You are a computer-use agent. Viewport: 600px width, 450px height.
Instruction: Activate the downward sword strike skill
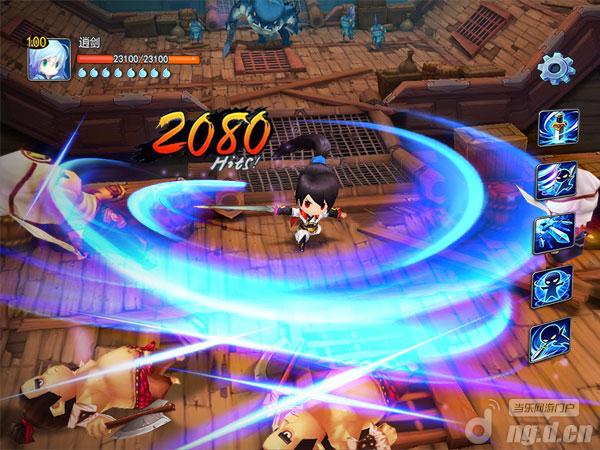tap(556, 128)
